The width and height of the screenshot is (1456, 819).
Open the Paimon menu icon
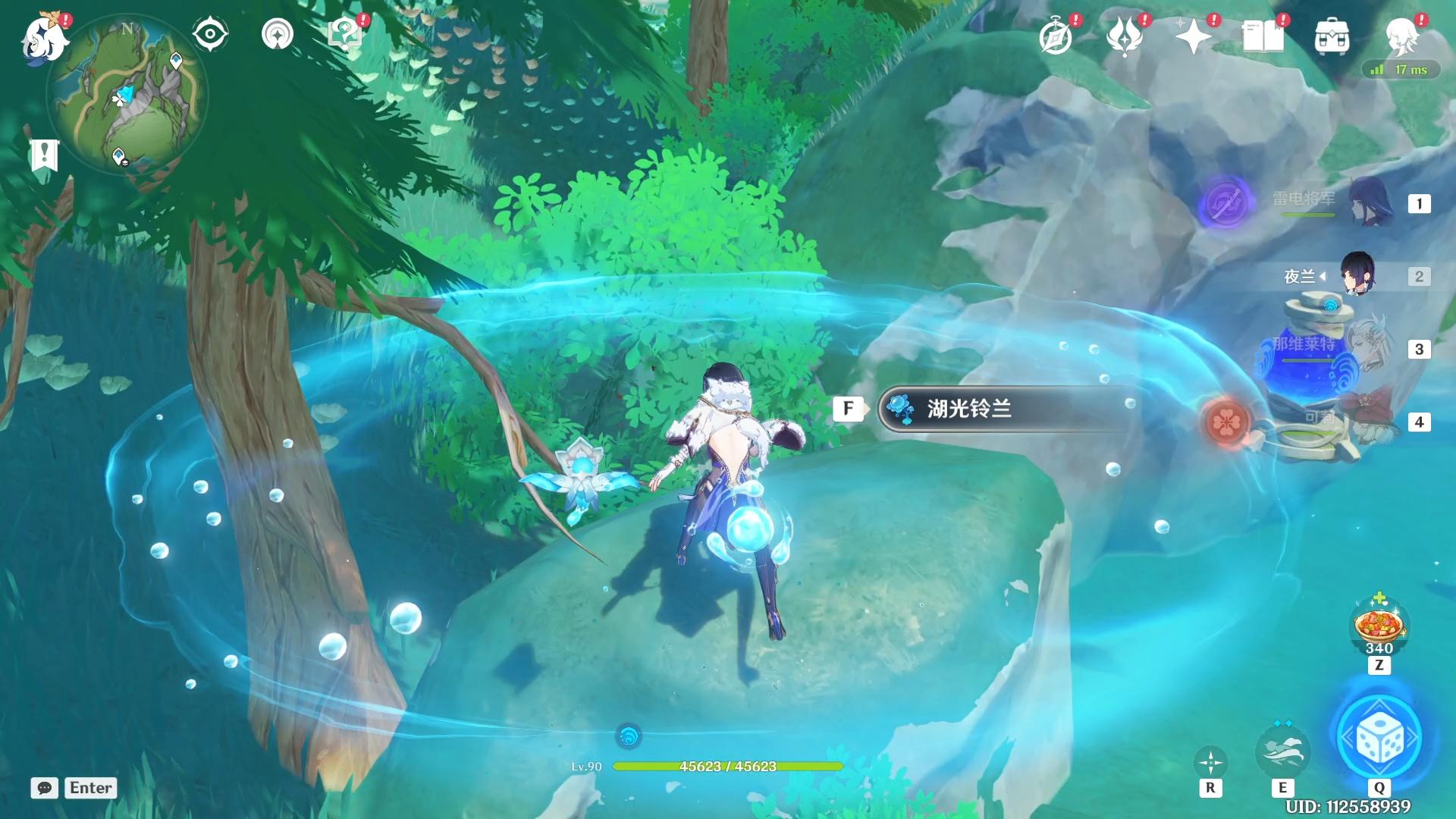[43, 42]
